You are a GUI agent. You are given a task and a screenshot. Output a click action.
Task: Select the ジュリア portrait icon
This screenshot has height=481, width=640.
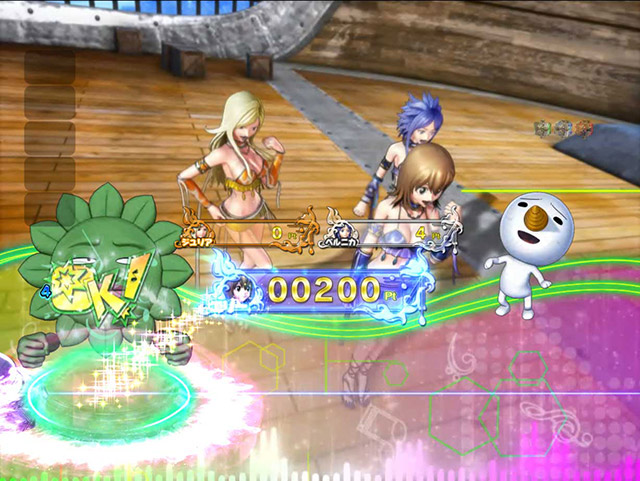[198, 227]
